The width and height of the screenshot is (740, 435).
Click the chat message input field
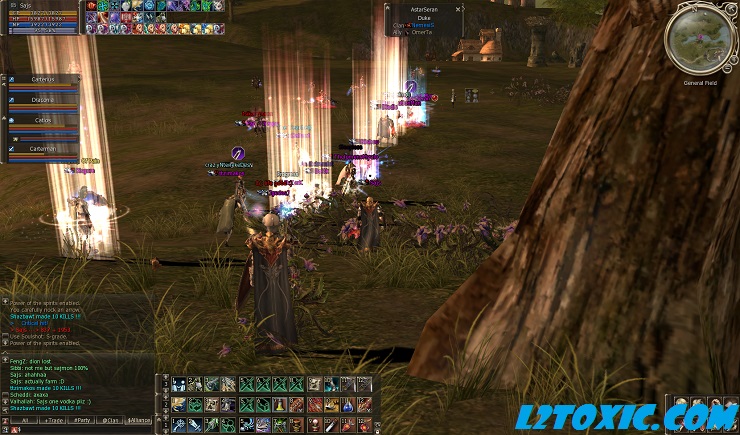point(80,430)
